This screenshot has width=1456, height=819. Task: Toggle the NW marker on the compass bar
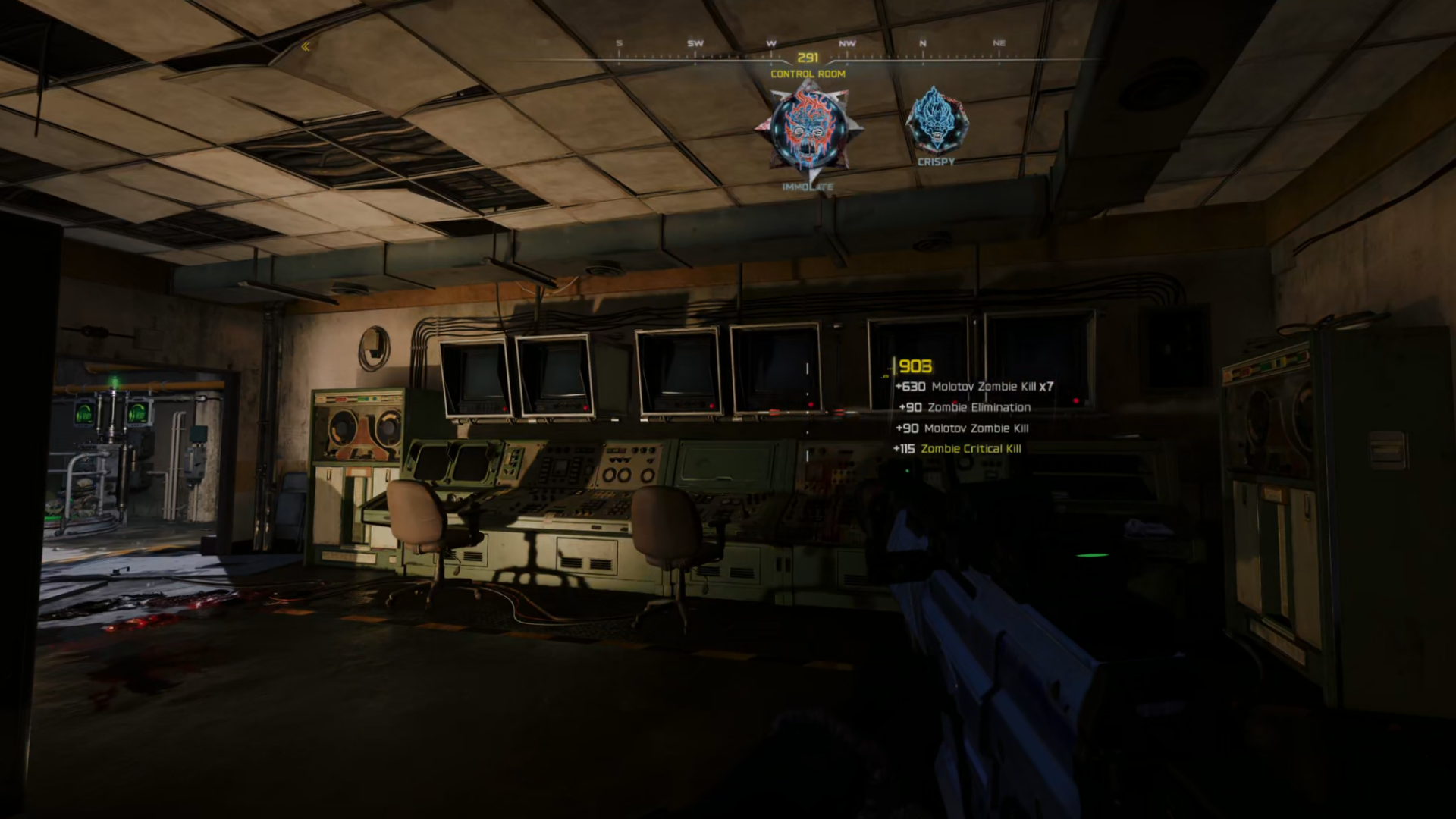click(x=846, y=43)
